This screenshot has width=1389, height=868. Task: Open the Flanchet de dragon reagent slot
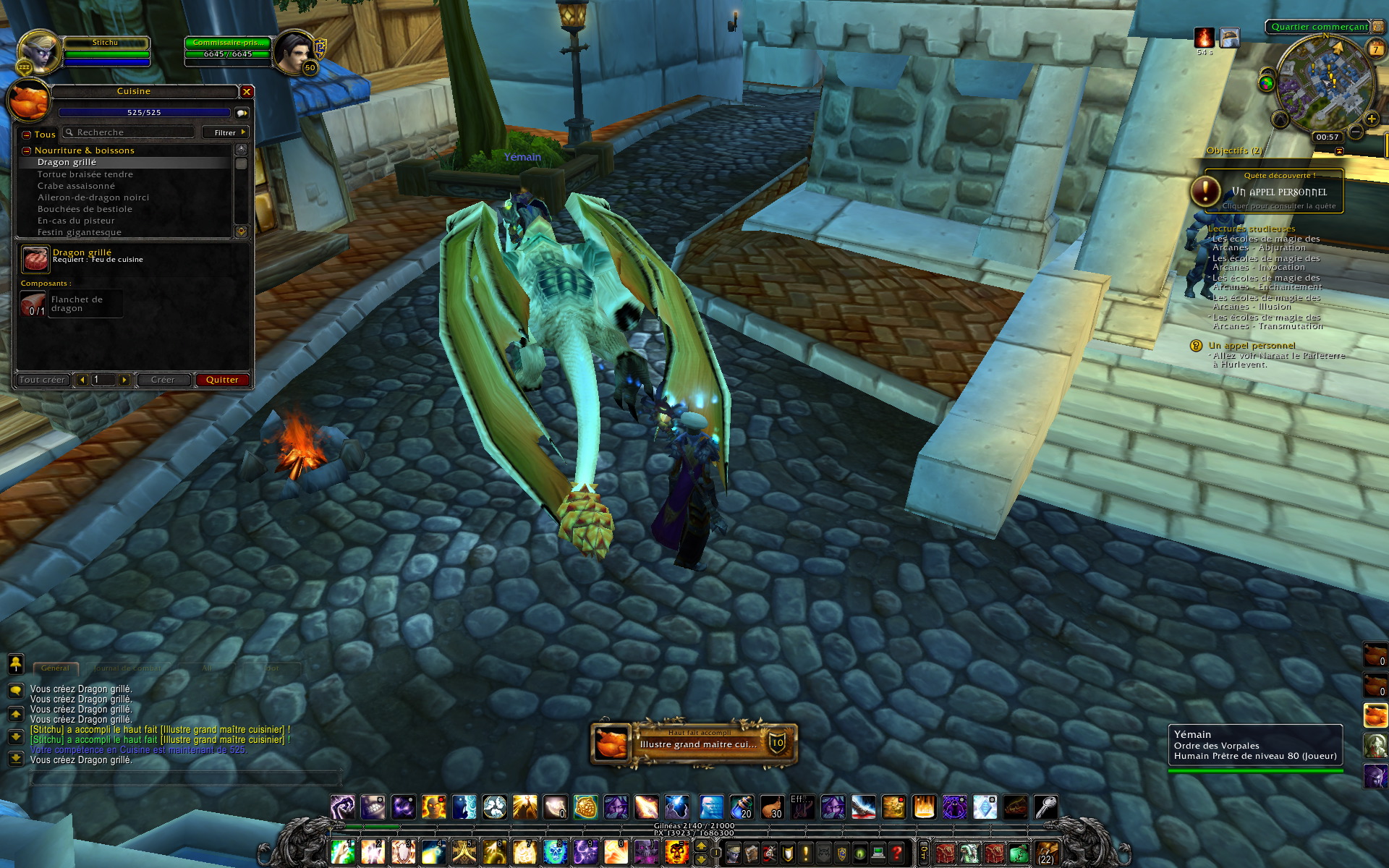[x=33, y=304]
